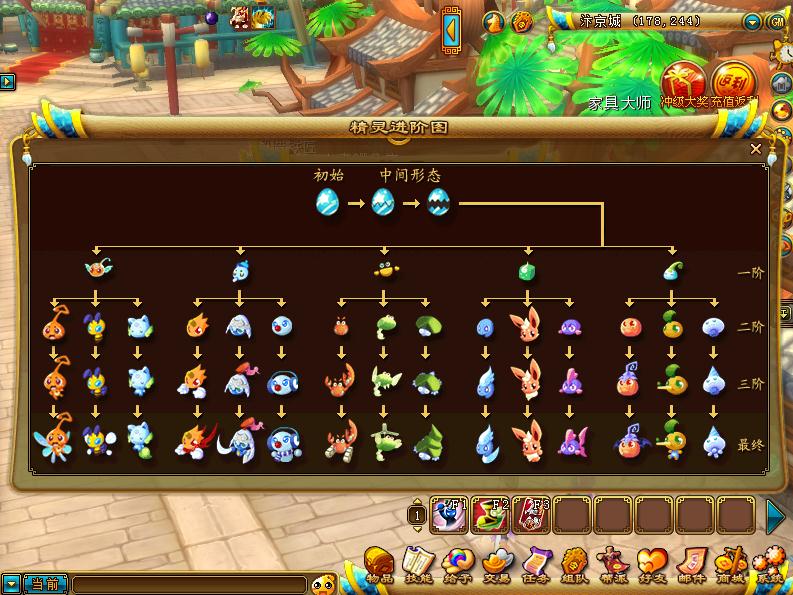Open the chat emoji face button
The image size is (793, 595).
coord(323,584)
